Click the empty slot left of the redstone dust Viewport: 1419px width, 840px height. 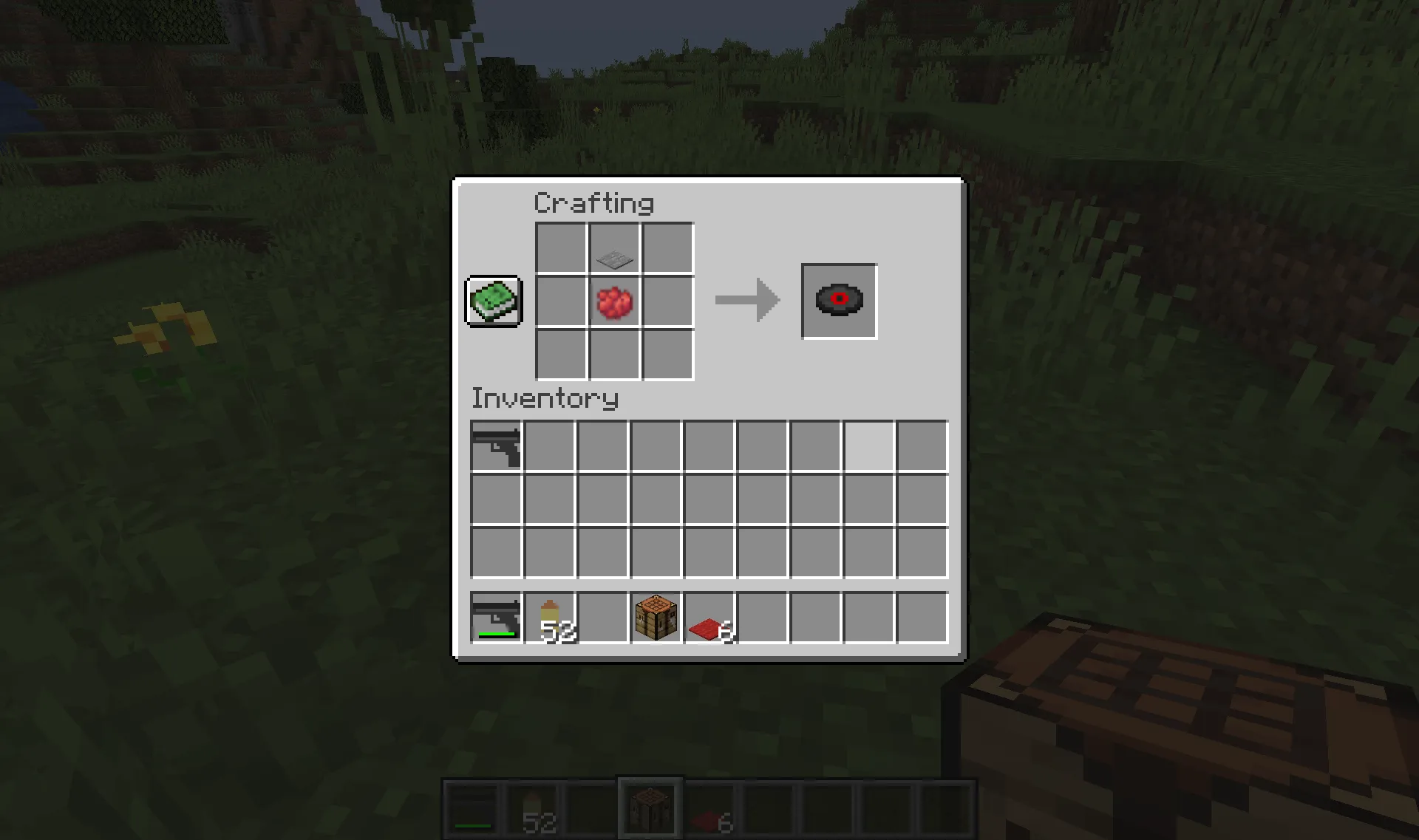[x=559, y=301]
